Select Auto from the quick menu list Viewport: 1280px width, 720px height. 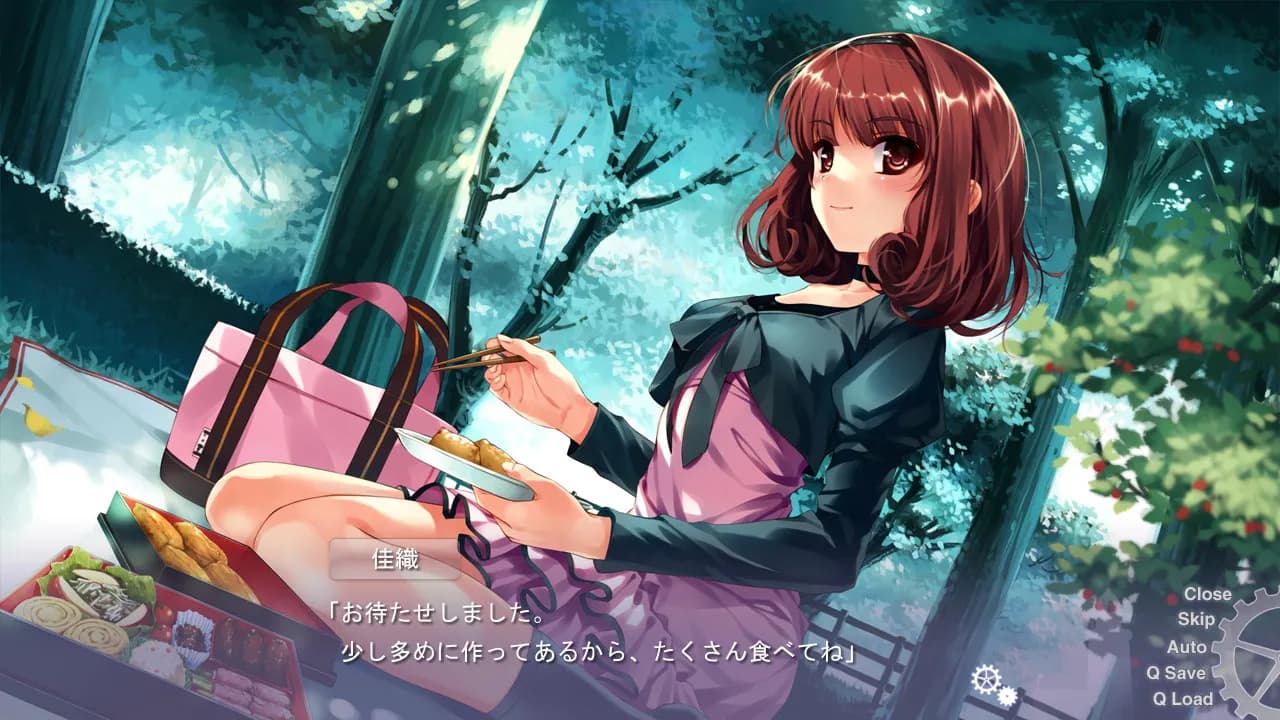pyautogui.click(x=1186, y=647)
